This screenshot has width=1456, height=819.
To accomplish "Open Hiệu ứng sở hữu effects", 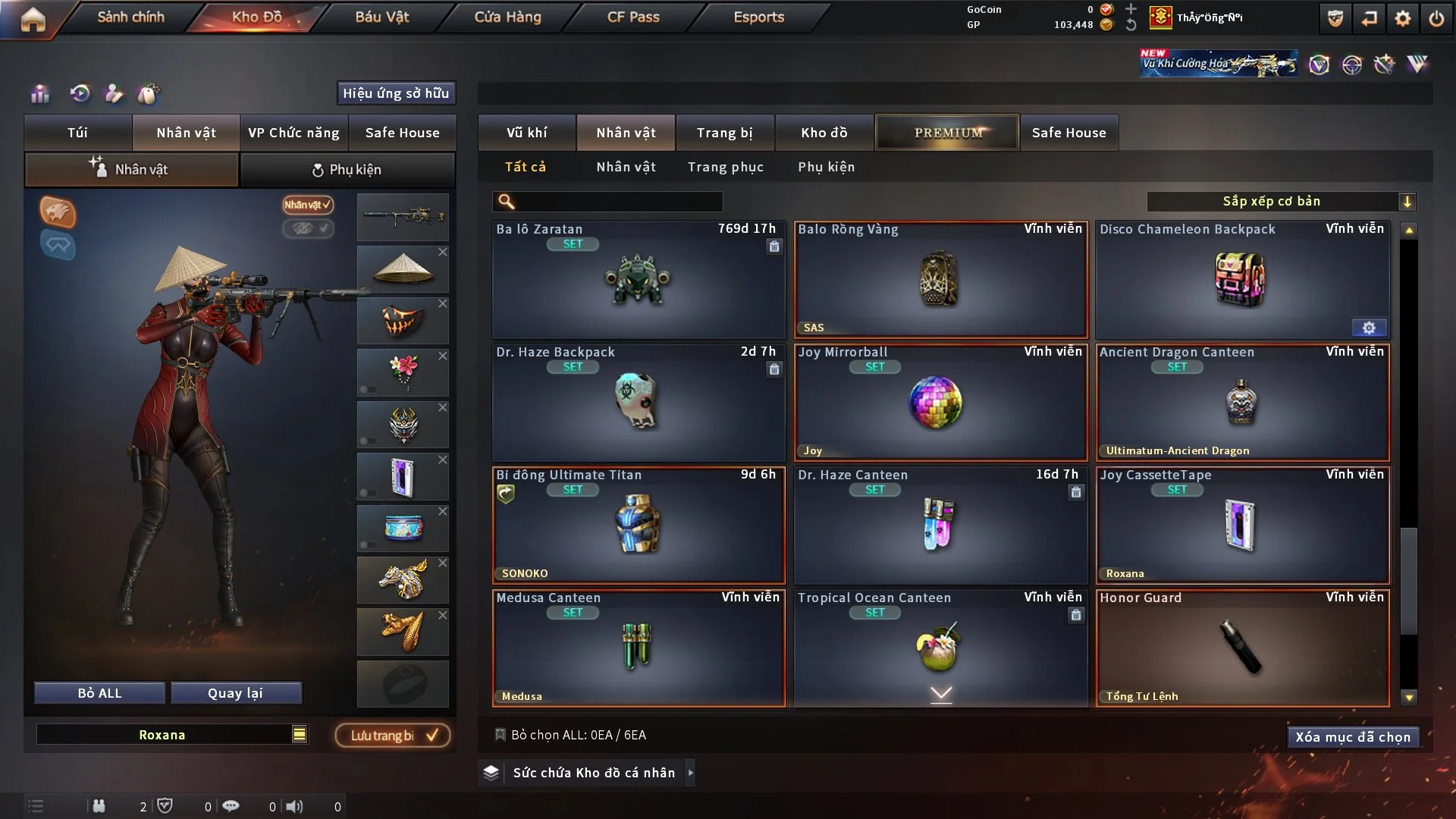I will [396, 93].
